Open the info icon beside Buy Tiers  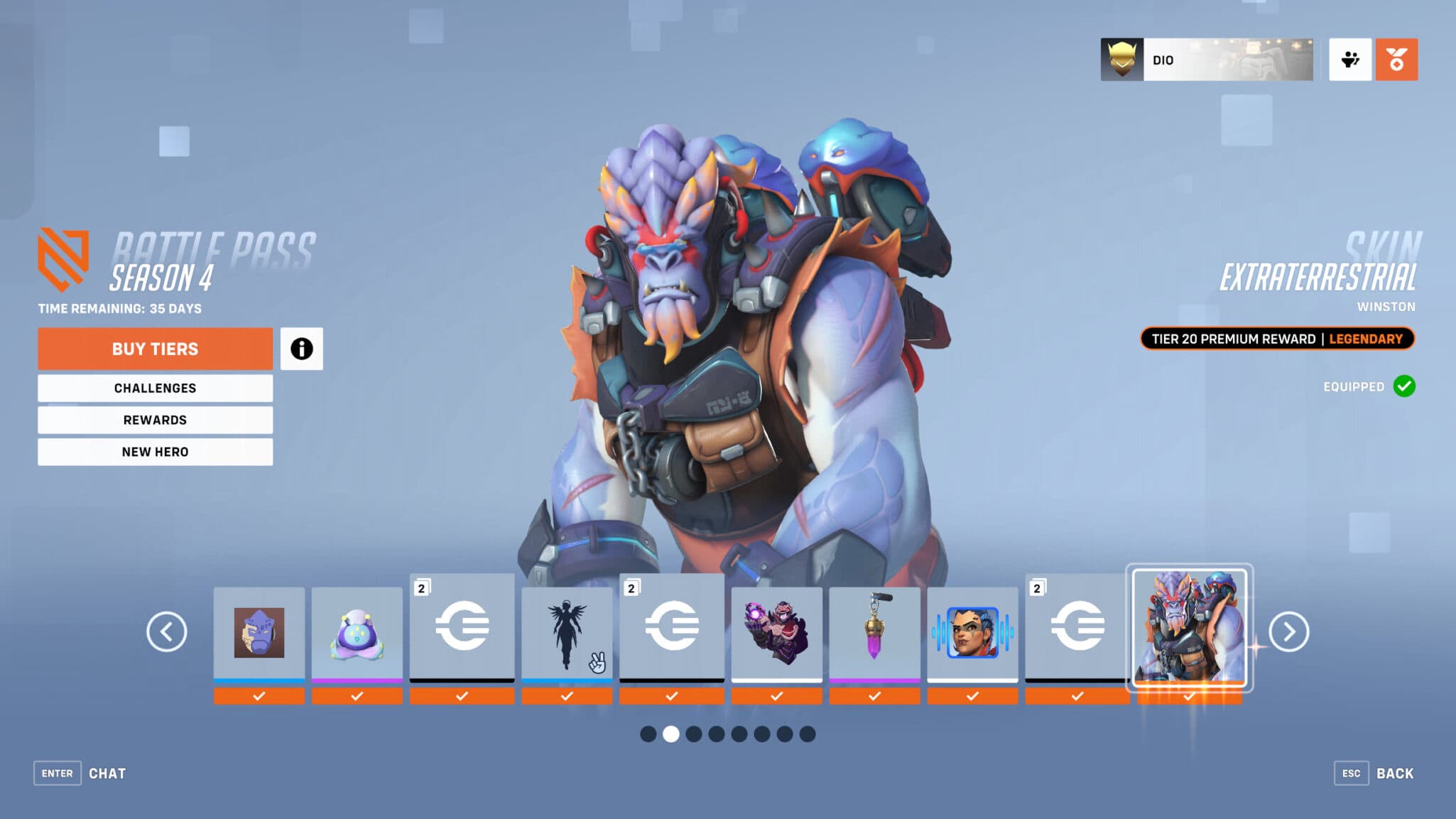302,348
